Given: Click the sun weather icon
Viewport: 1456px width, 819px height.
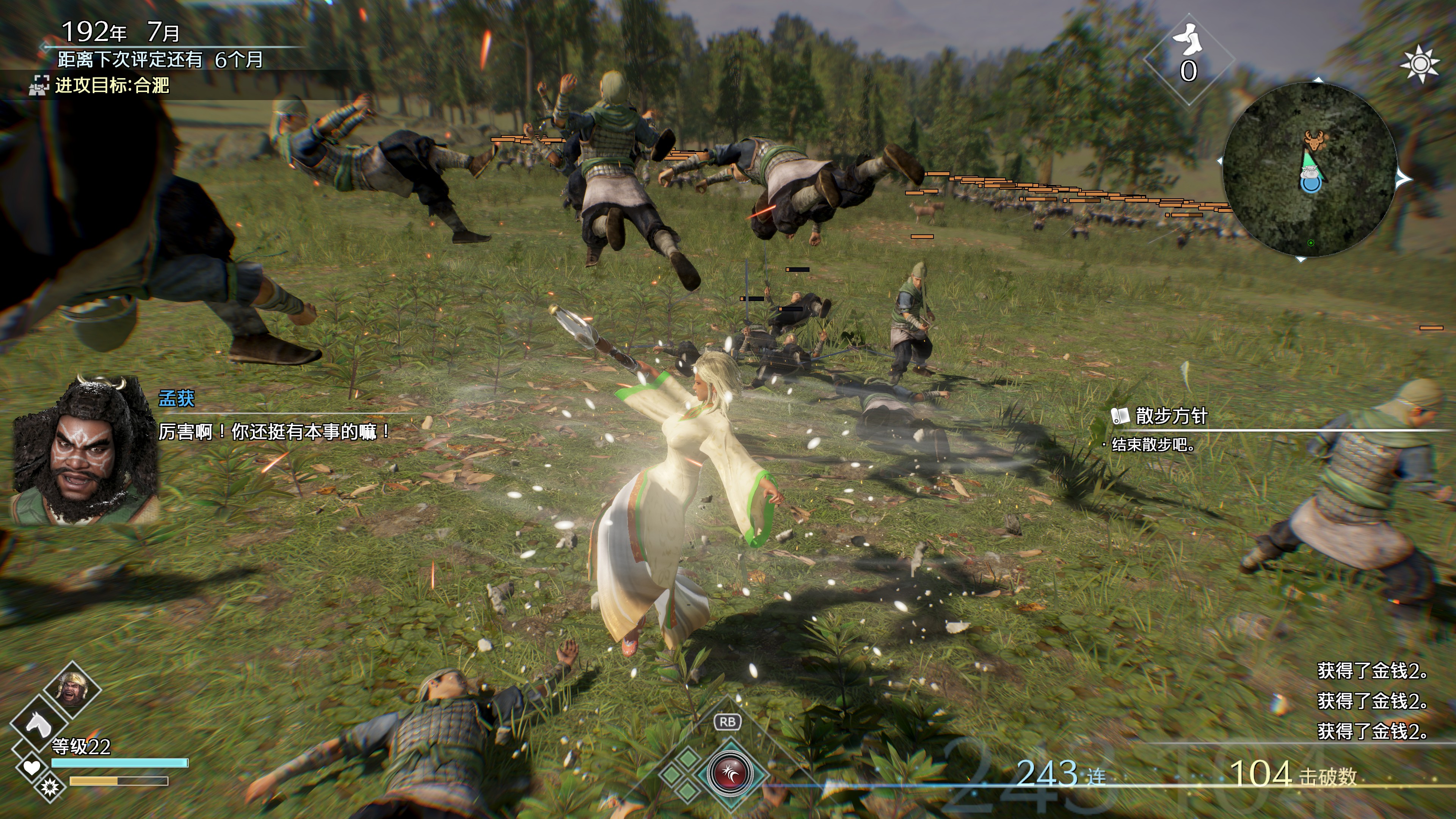Looking at the screenshot, I should (1420, 64).
